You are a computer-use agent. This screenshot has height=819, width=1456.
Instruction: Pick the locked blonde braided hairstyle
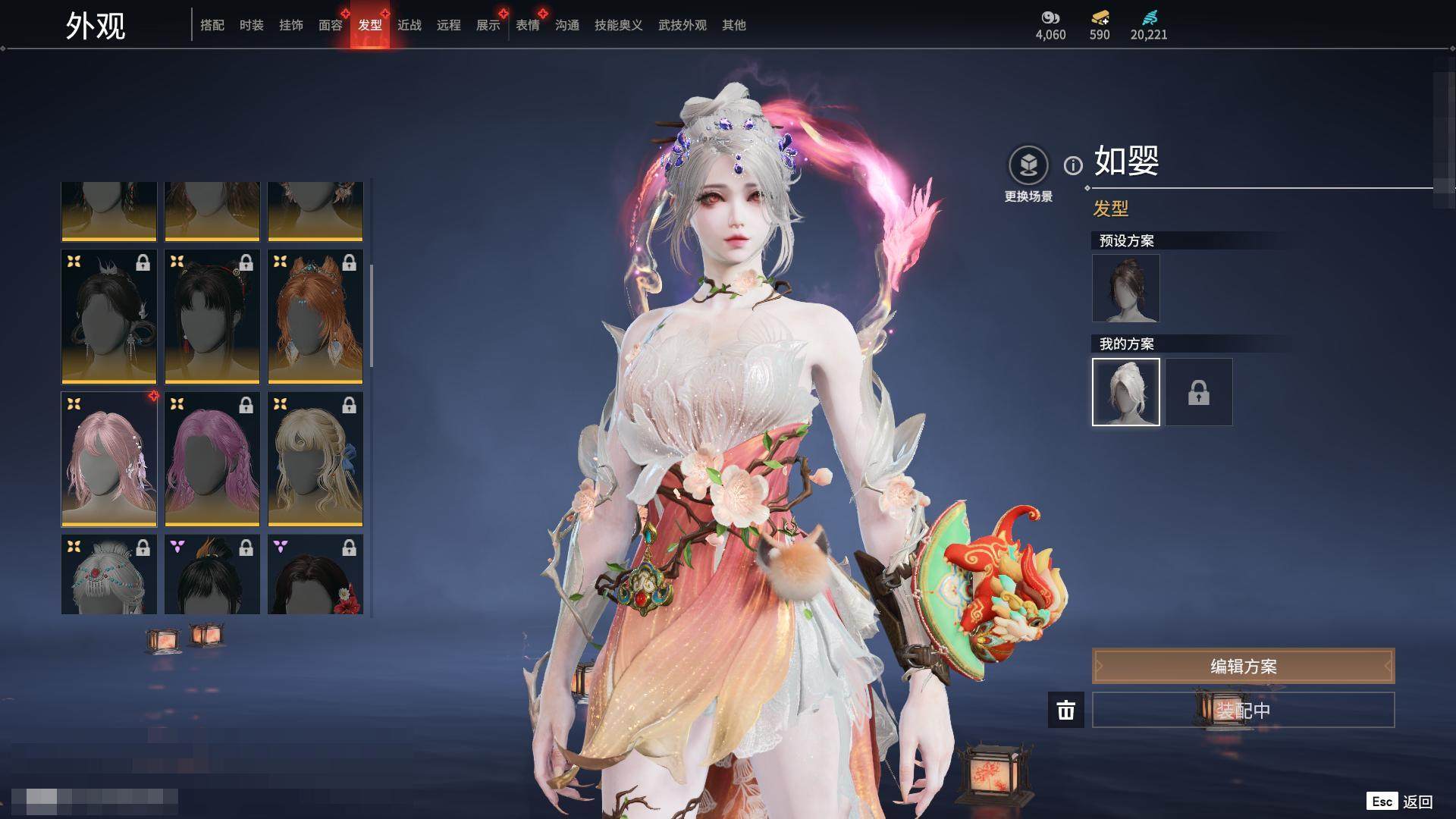(x=315, y=460)
